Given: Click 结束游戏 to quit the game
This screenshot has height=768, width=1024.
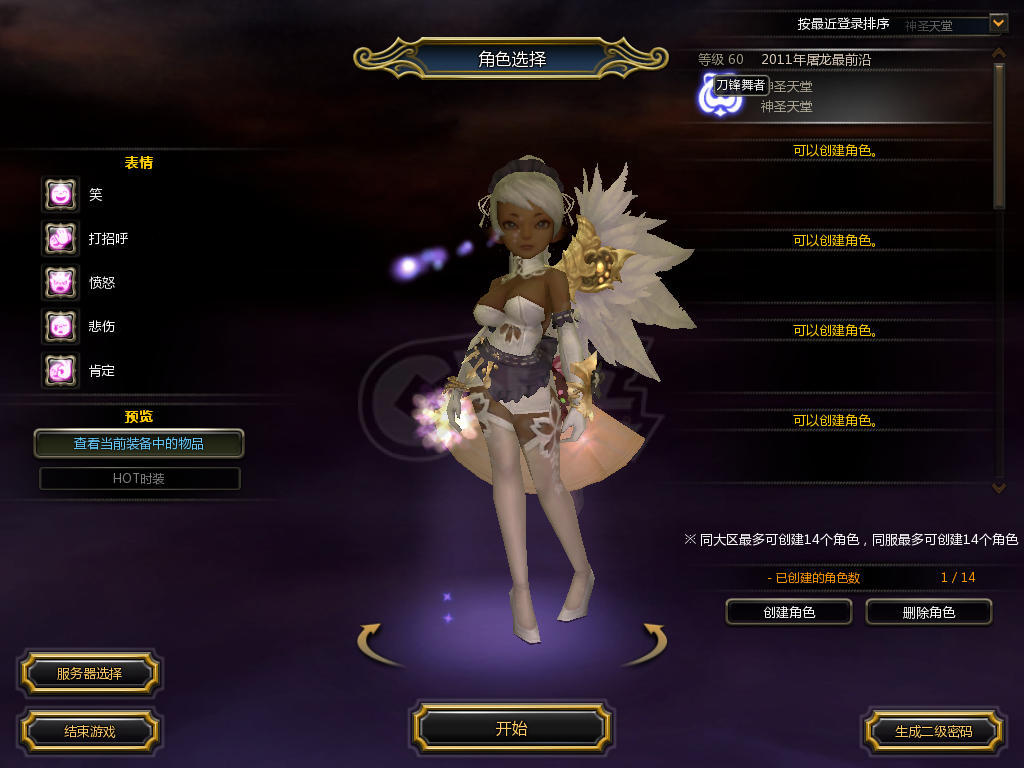Looking at the screenshot, I should pos(89,731).
